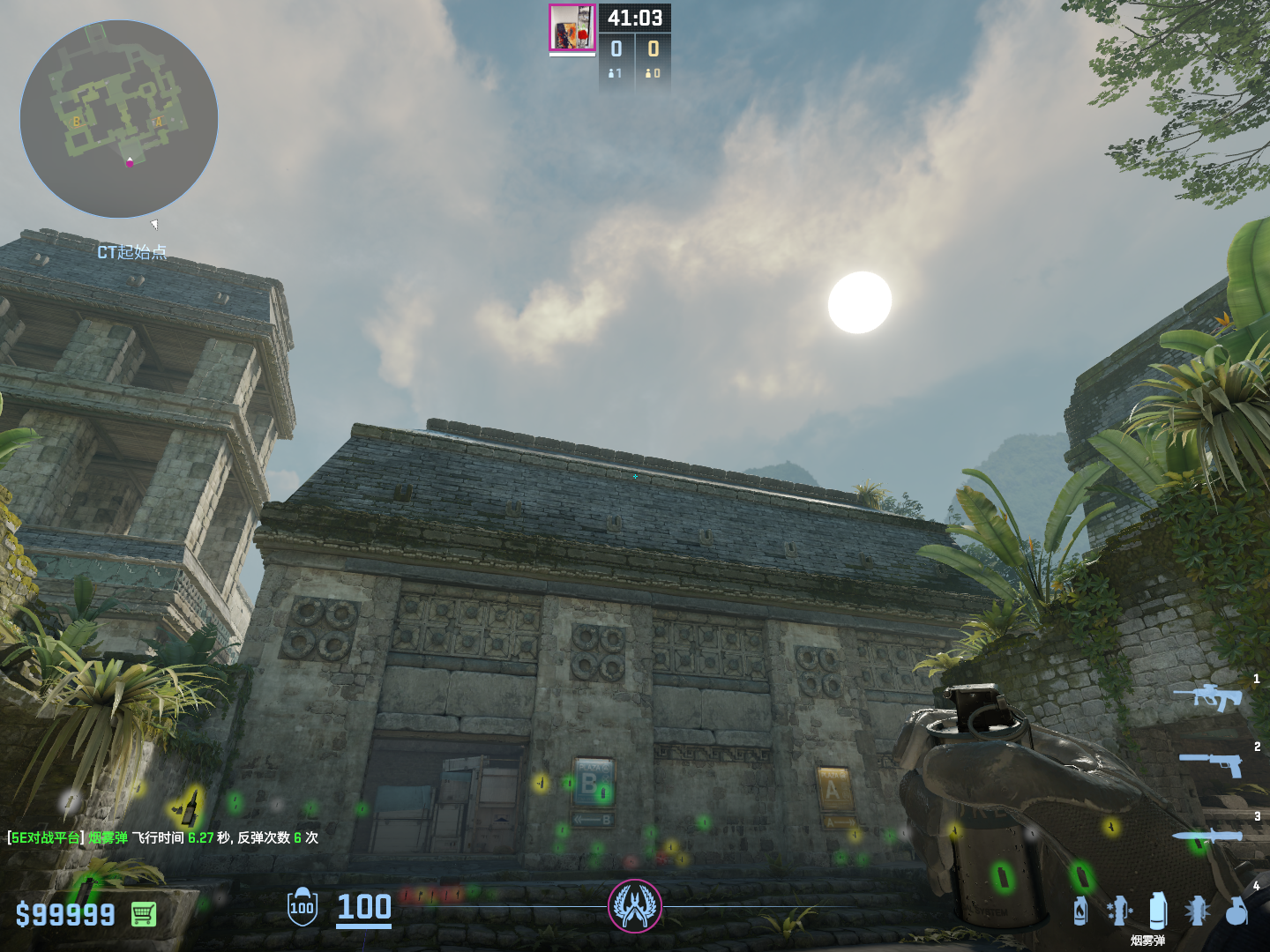1270x952 pixels.
Task: Choose the grenade icon with jagged burst
Action: pyautogui.click(x=1197, y=911)
